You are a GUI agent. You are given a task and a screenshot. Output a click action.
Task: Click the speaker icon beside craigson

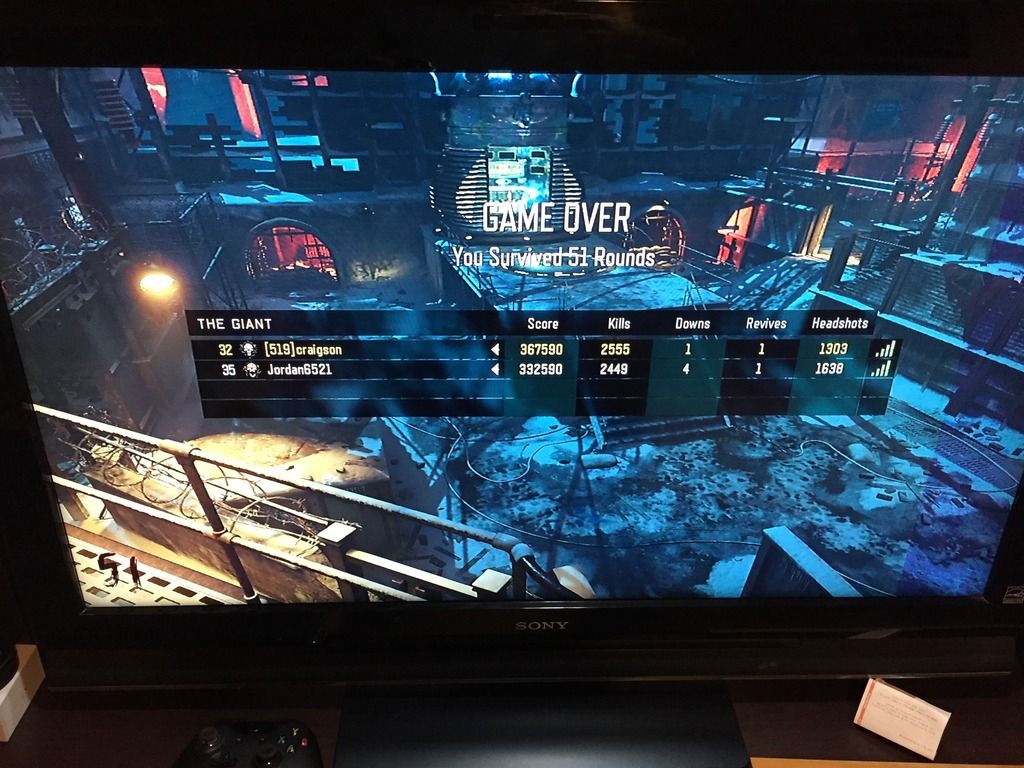pos(494,349)
